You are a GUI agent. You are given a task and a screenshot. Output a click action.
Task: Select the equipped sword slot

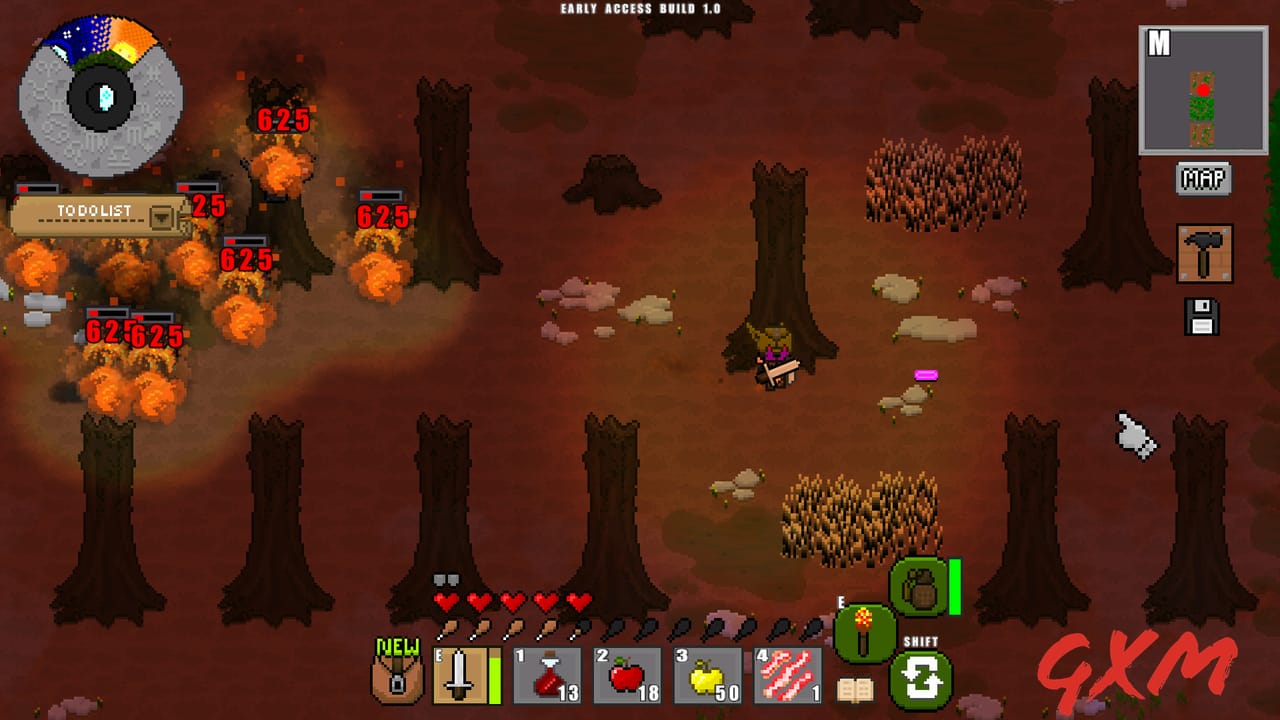click(460, 676)
